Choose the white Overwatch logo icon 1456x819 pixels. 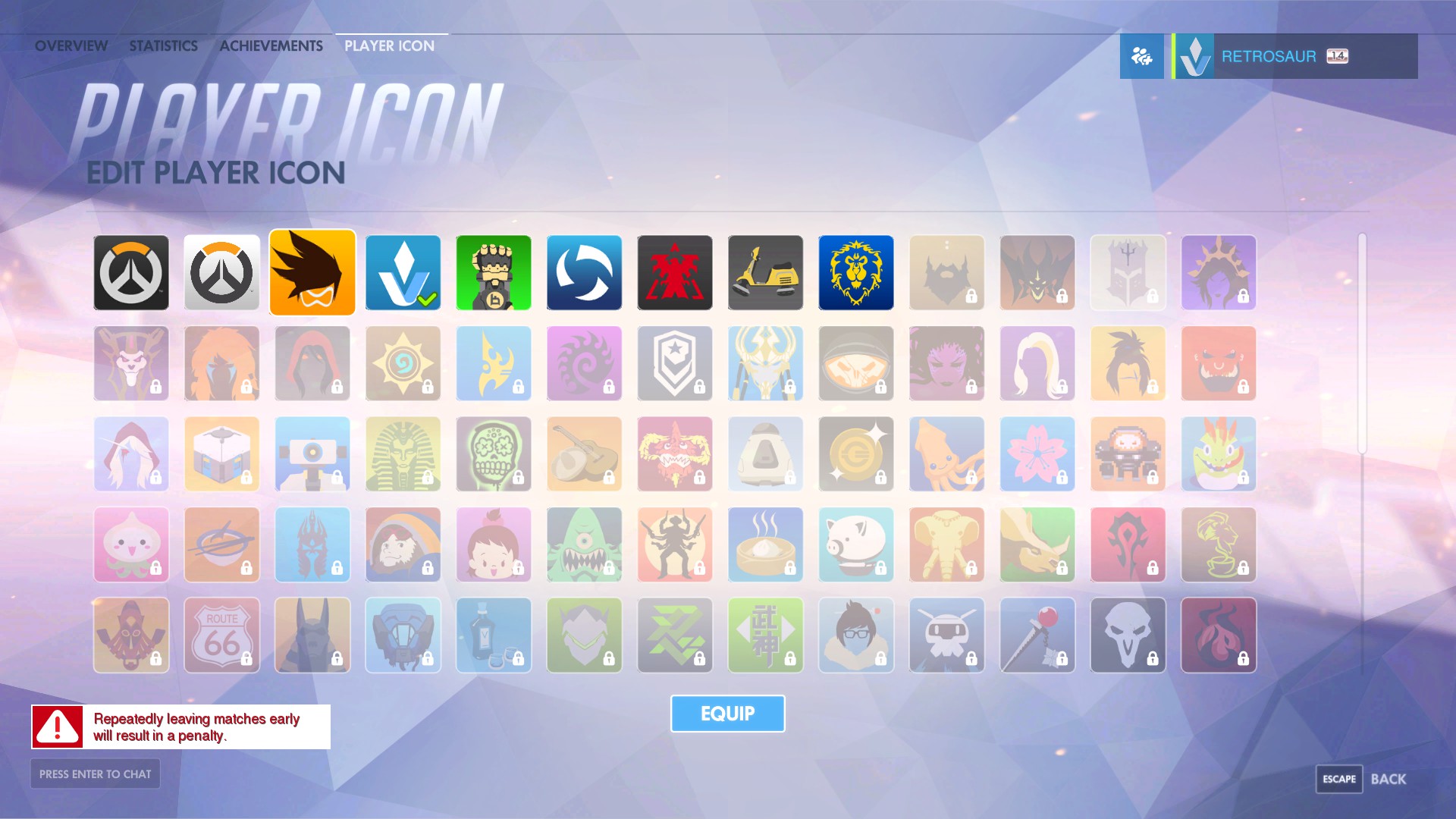point(221,272)
